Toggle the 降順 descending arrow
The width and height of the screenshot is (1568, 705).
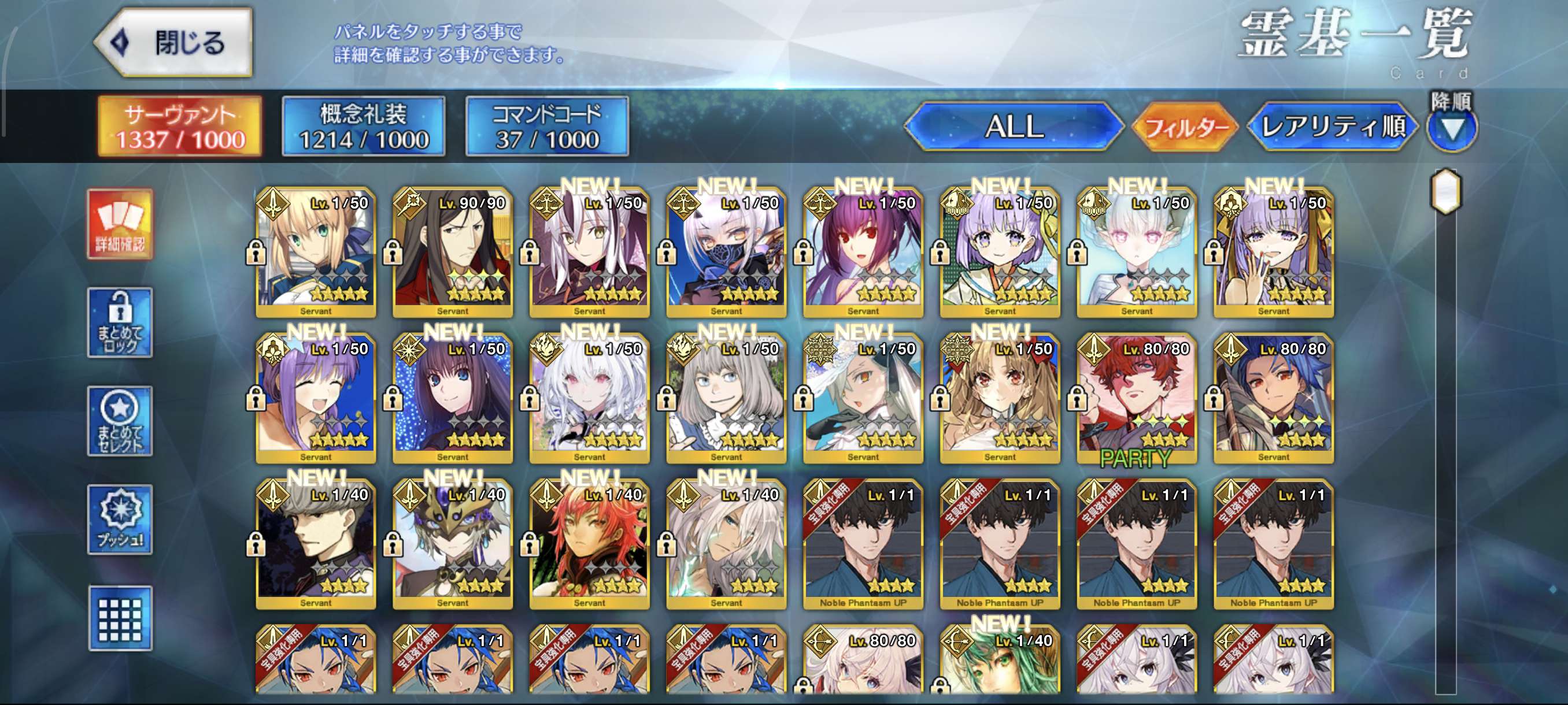pos(1451,128)
